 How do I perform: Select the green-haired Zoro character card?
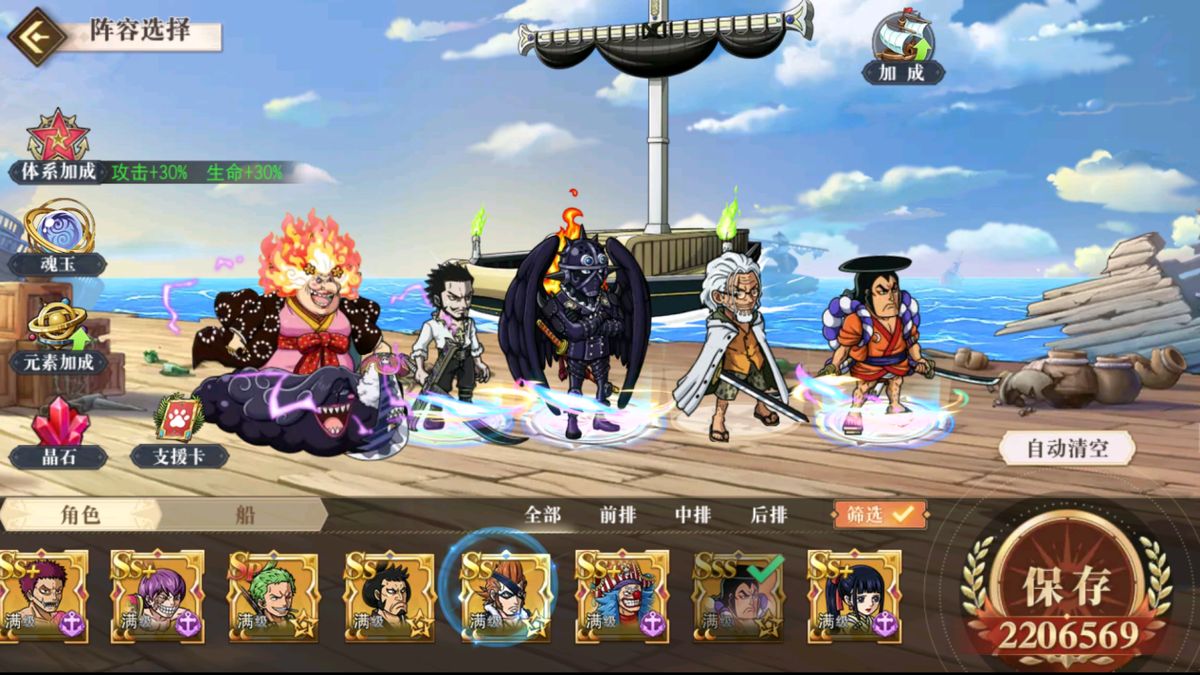coord(273,596)
